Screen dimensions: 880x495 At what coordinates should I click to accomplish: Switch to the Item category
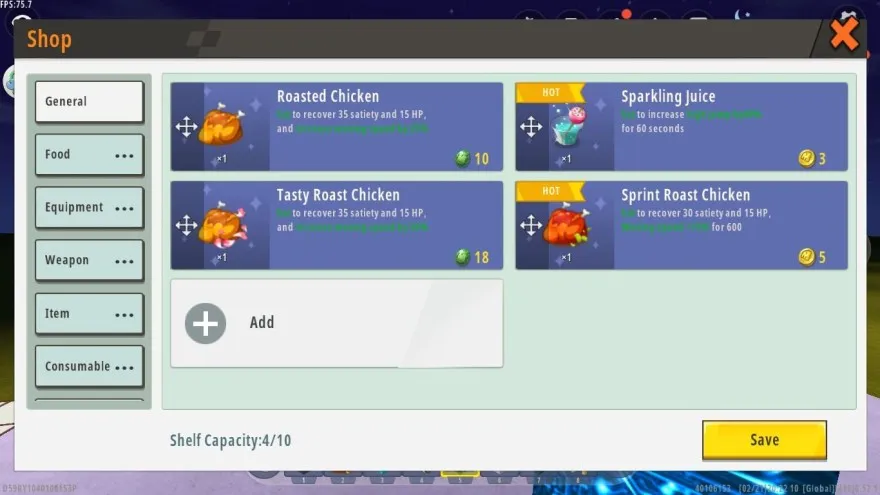[89, 314]
